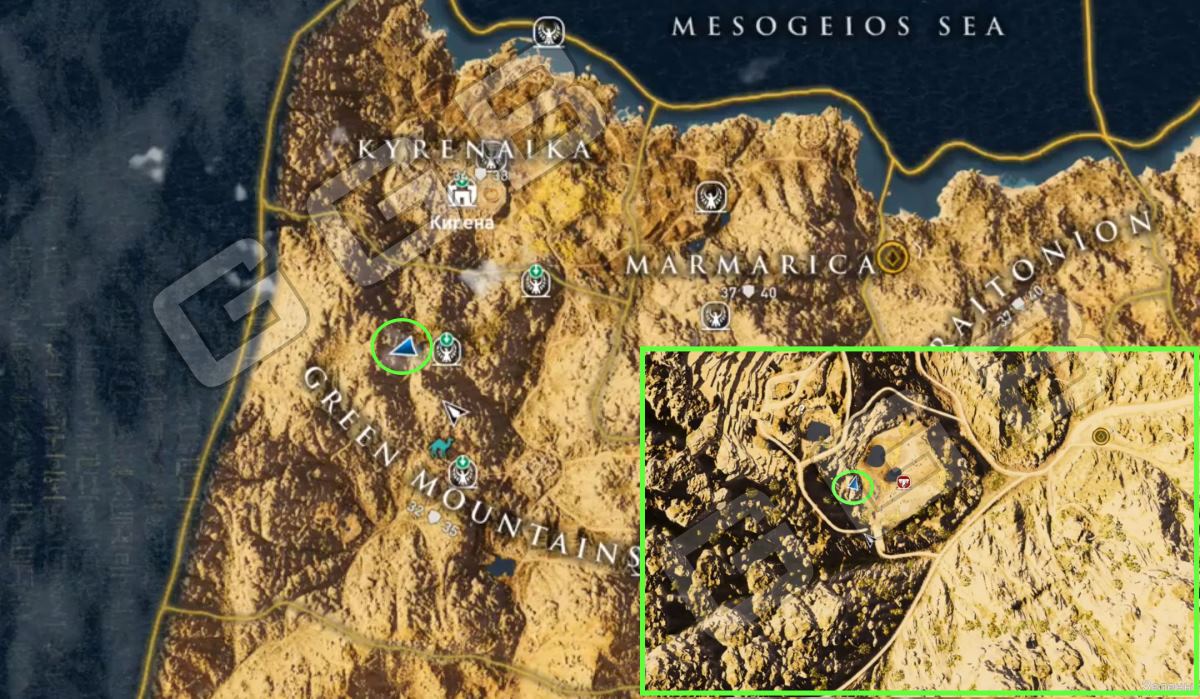Select the teal camel mount icon
The image size is (1200, 699).
point(440,446)
